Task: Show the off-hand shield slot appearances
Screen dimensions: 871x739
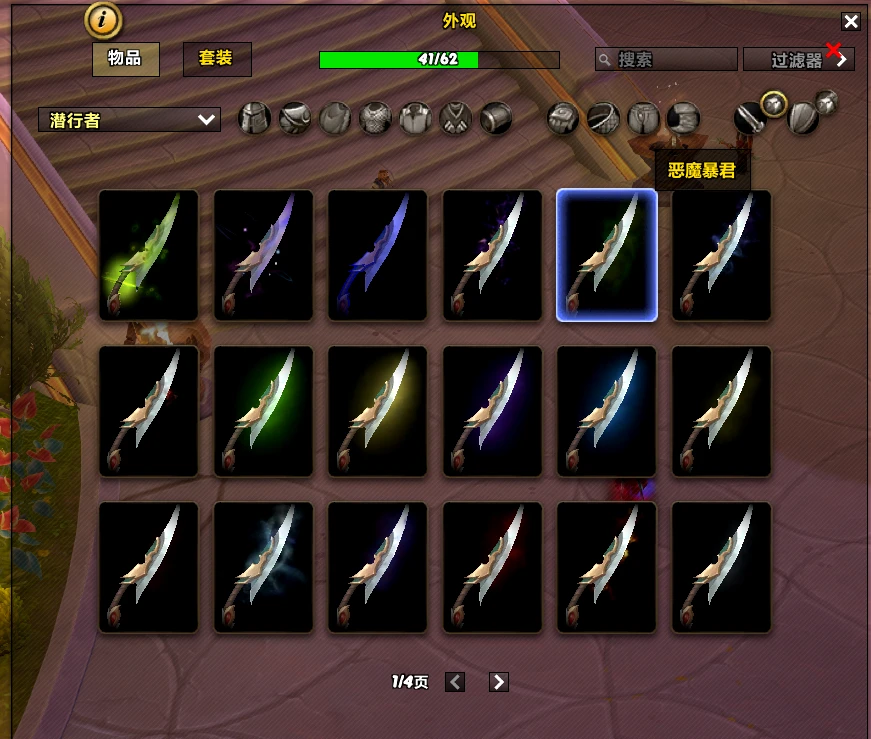Action: coord(803,119)
